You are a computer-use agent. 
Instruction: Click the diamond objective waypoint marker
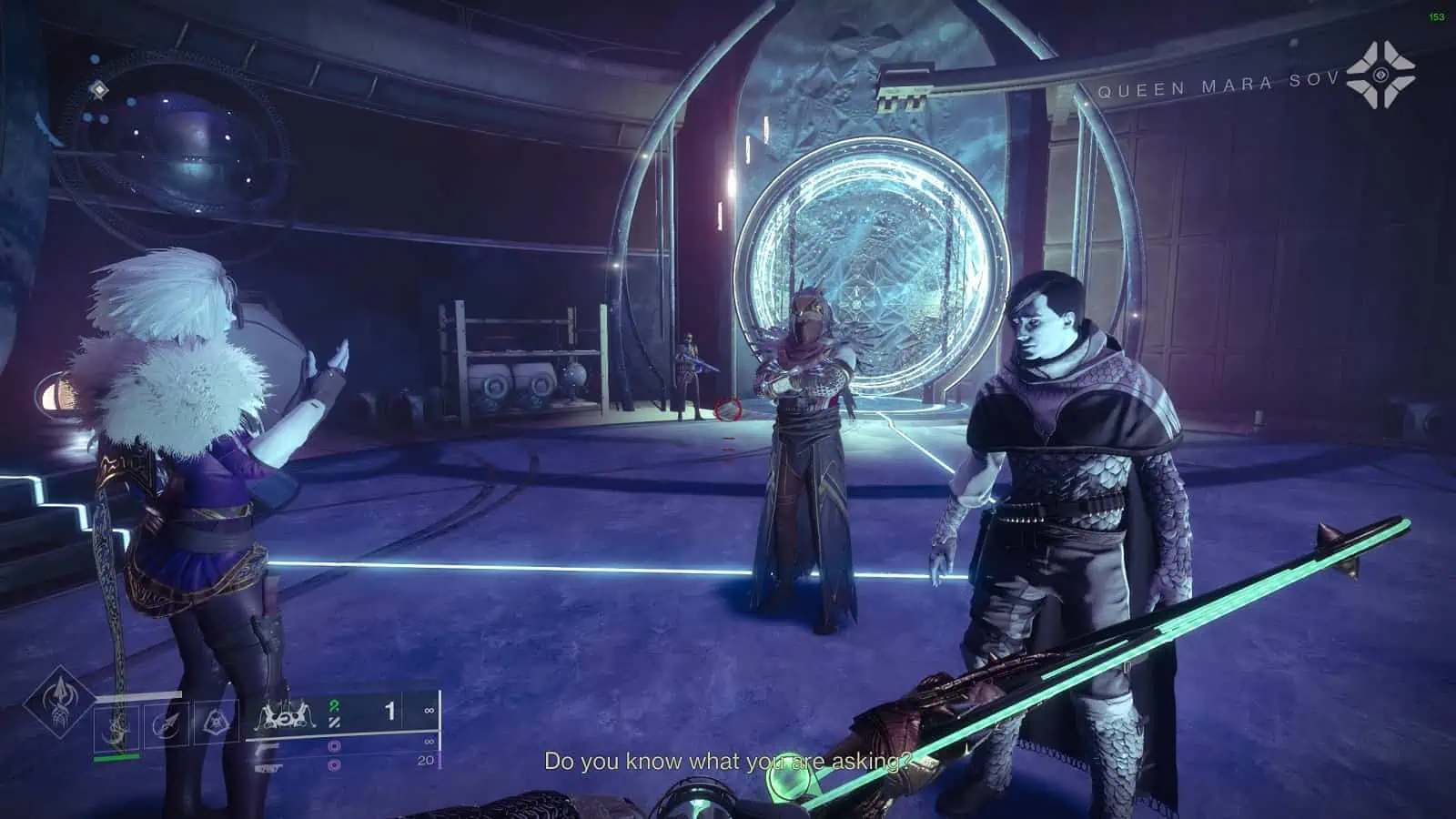99,89
